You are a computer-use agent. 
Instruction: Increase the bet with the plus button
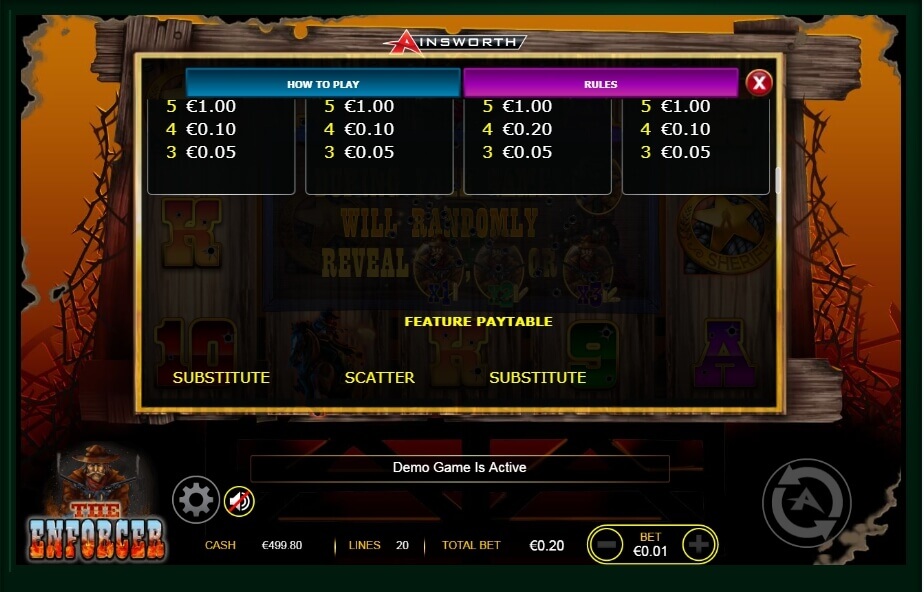[698, 544]
